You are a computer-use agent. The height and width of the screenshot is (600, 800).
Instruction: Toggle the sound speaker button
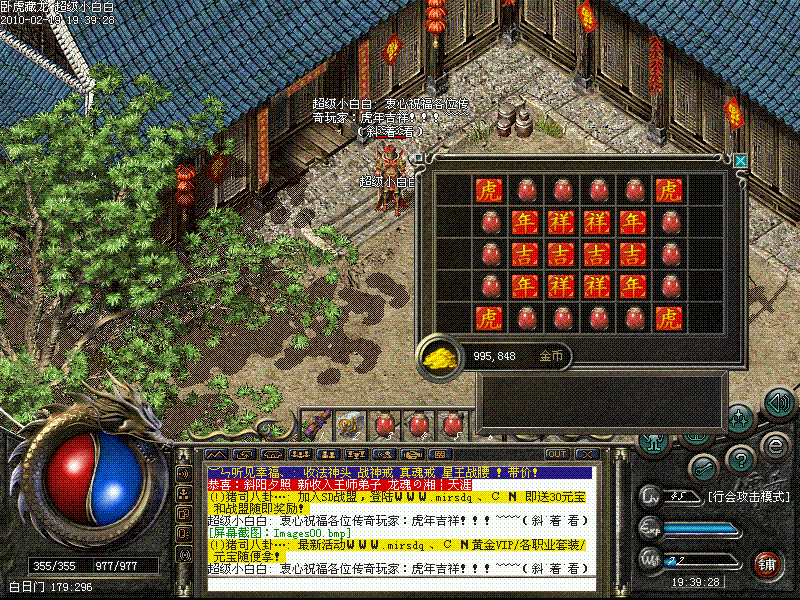778,403
